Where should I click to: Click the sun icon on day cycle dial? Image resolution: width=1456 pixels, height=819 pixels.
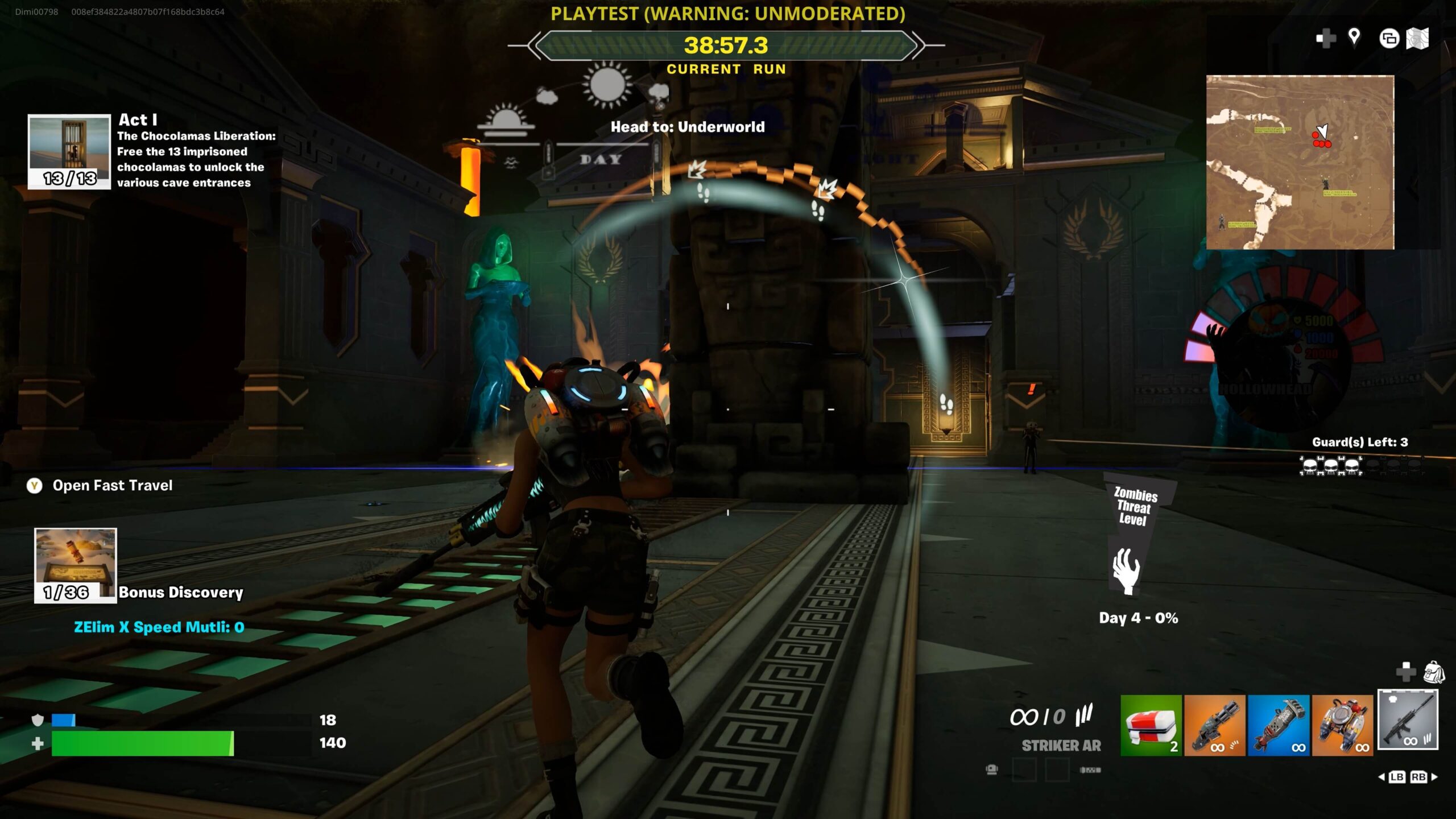tap(607, 85)
